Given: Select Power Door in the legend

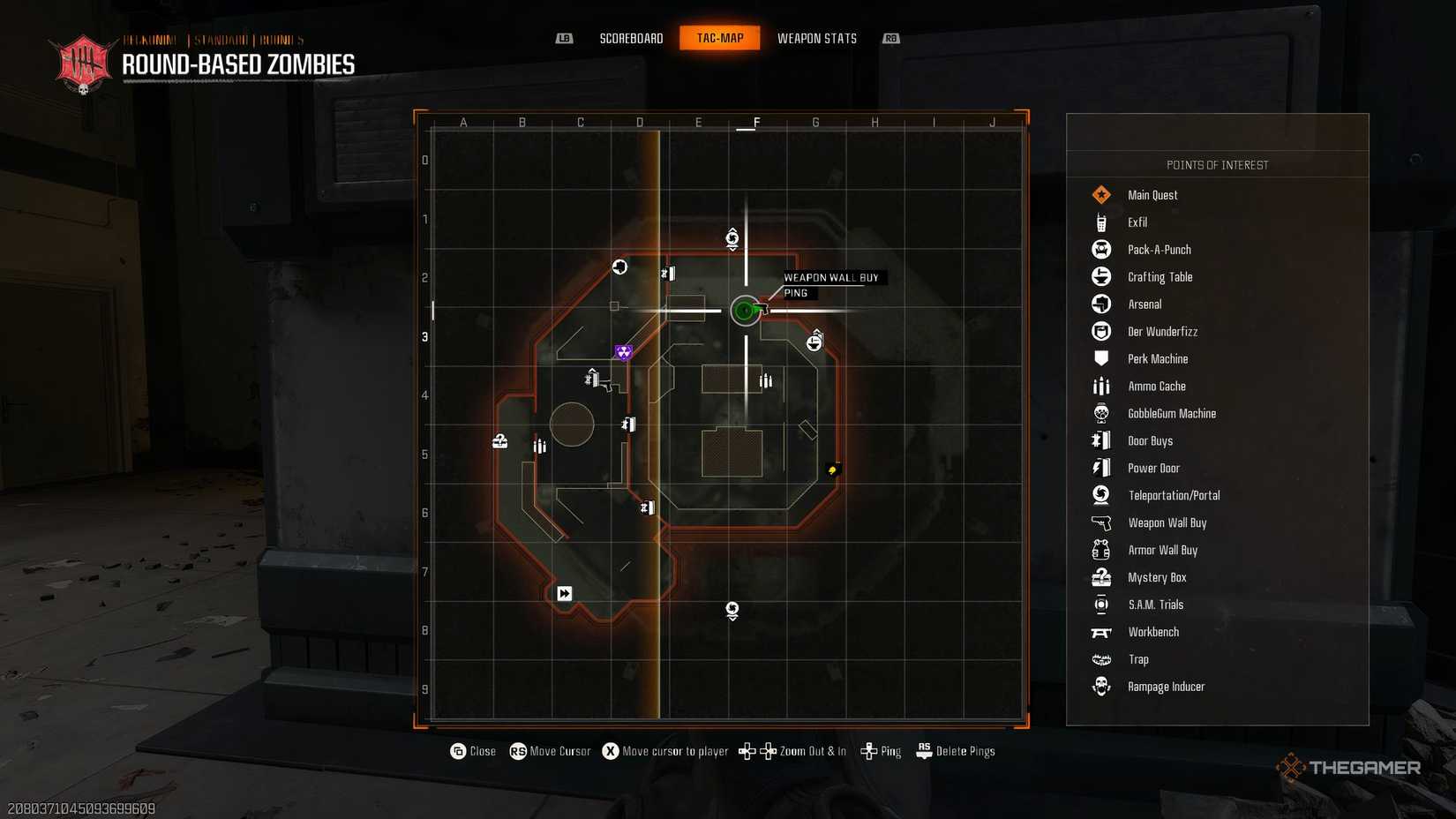Looking at the screenshot, I should (1152, 469).
